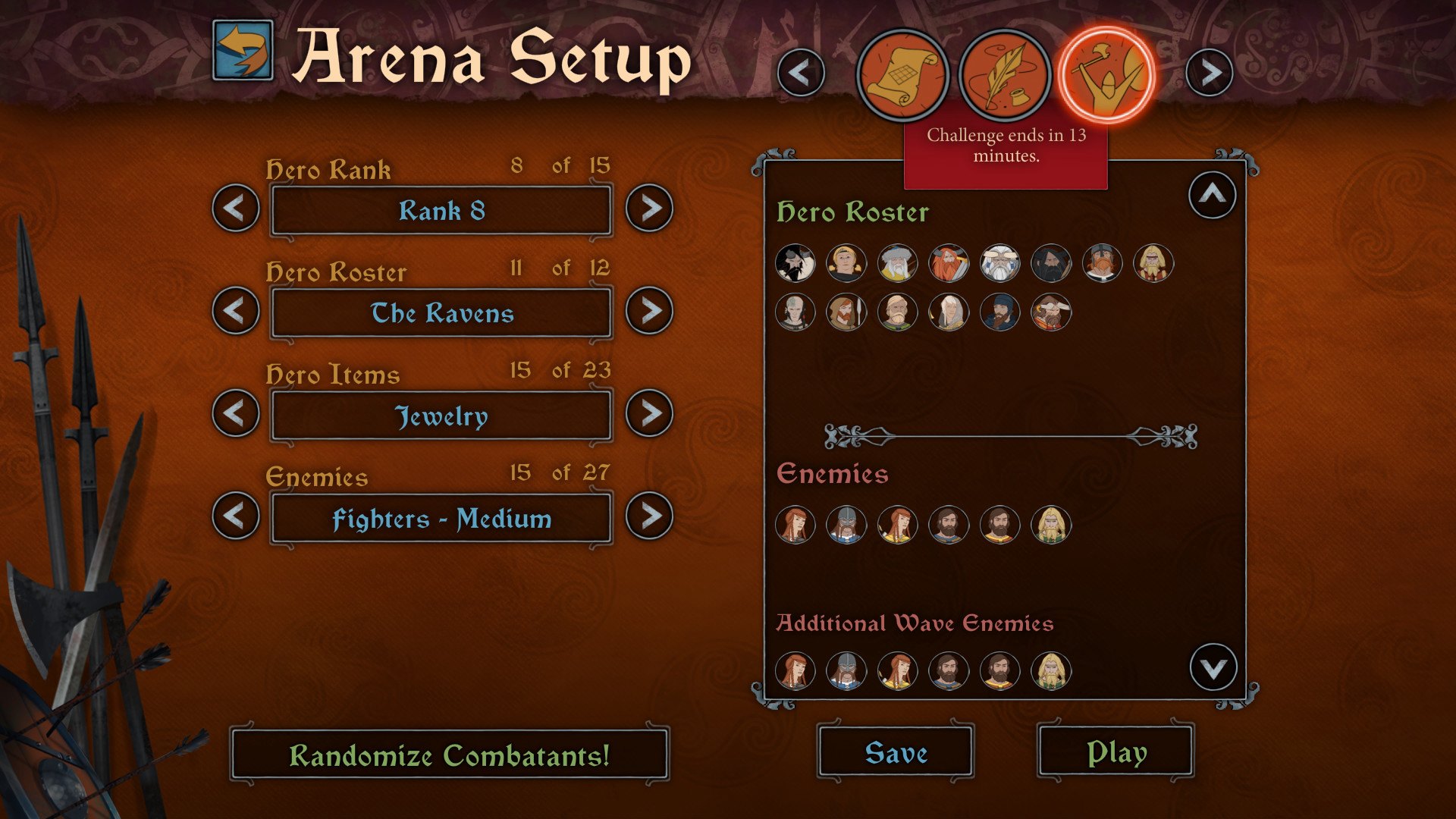Choose the previous Hero Items set
Screen dimensions: 1456x819
(236, 413)
